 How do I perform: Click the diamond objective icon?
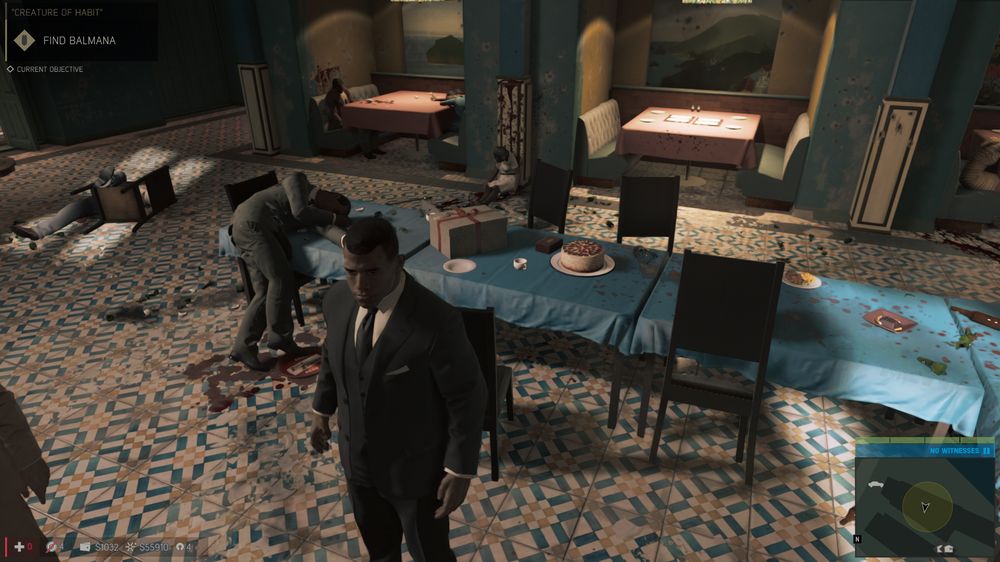(23, 41)
